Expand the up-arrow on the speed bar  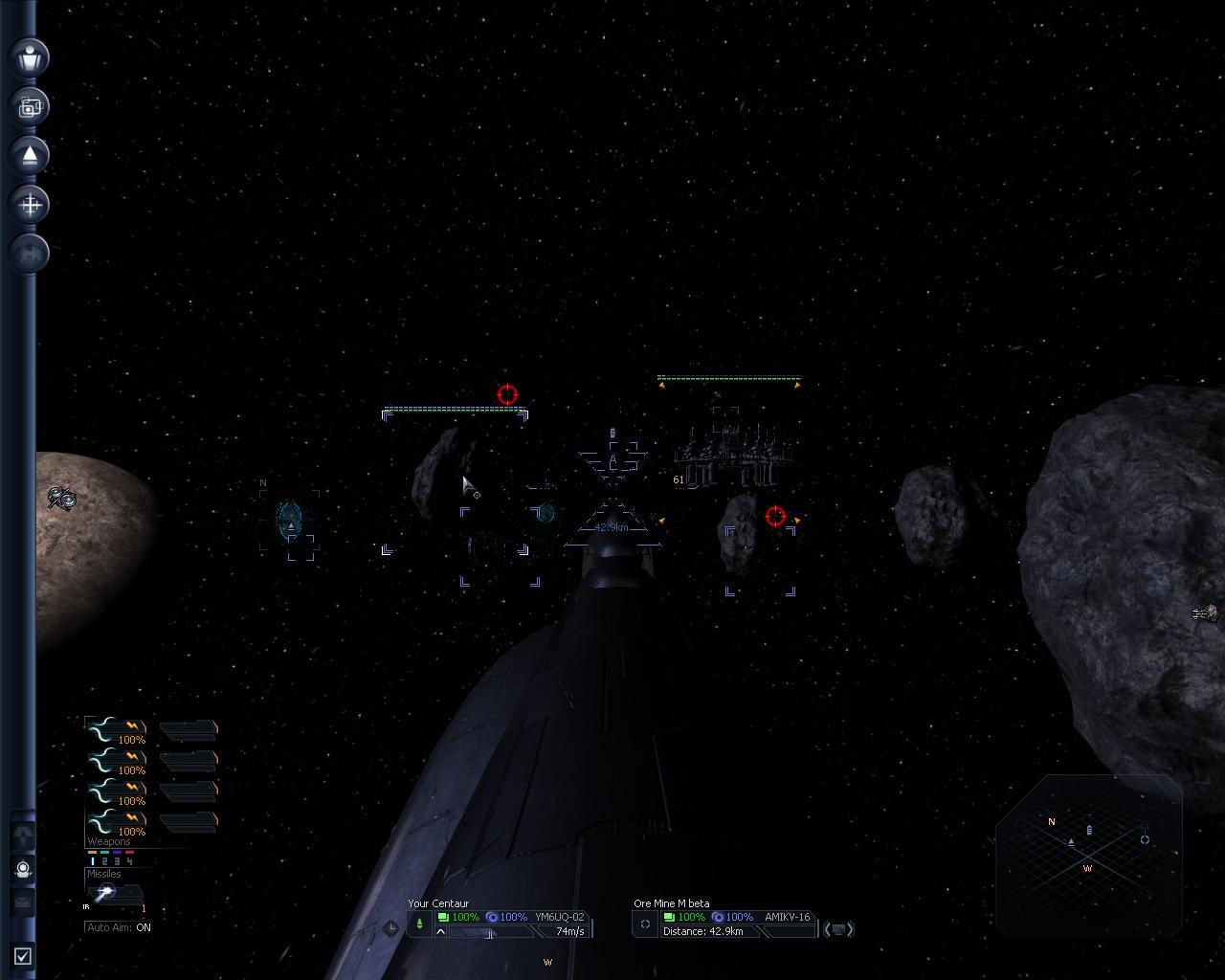[441, 931]
